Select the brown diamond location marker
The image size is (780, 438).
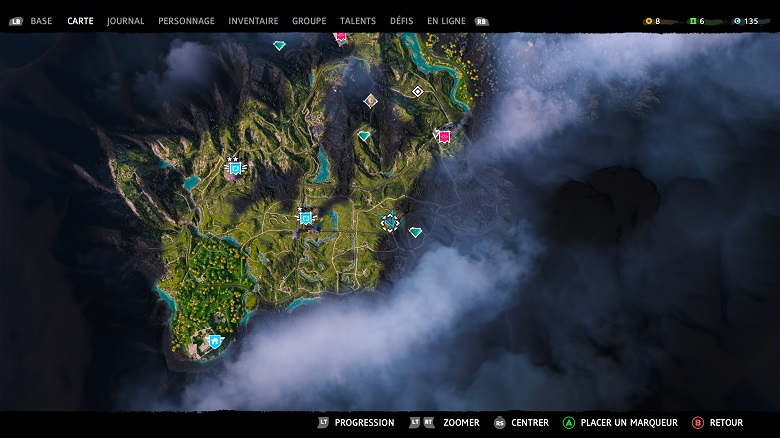371,100
